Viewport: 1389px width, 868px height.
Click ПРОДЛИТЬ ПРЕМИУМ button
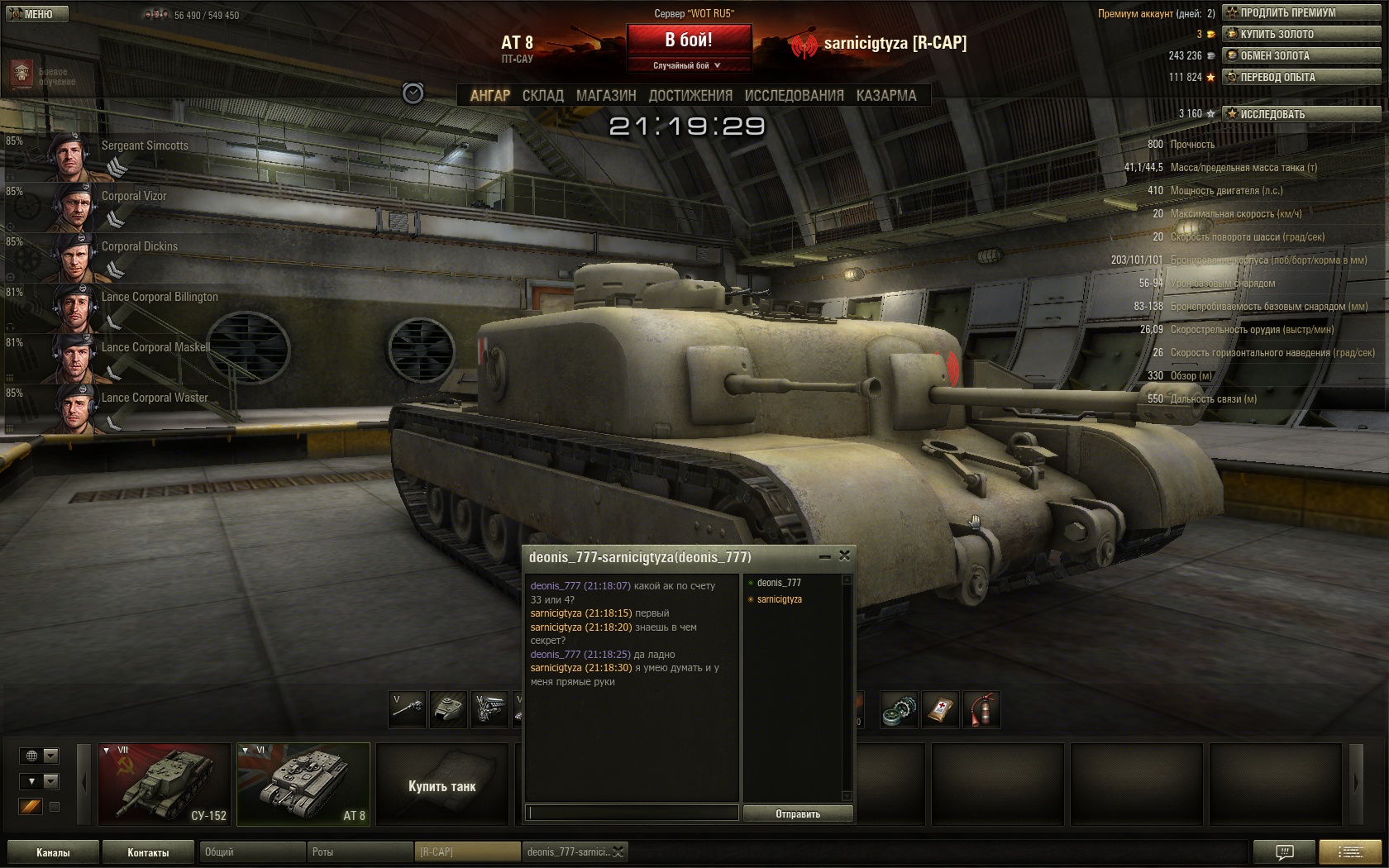[1301, 12]
